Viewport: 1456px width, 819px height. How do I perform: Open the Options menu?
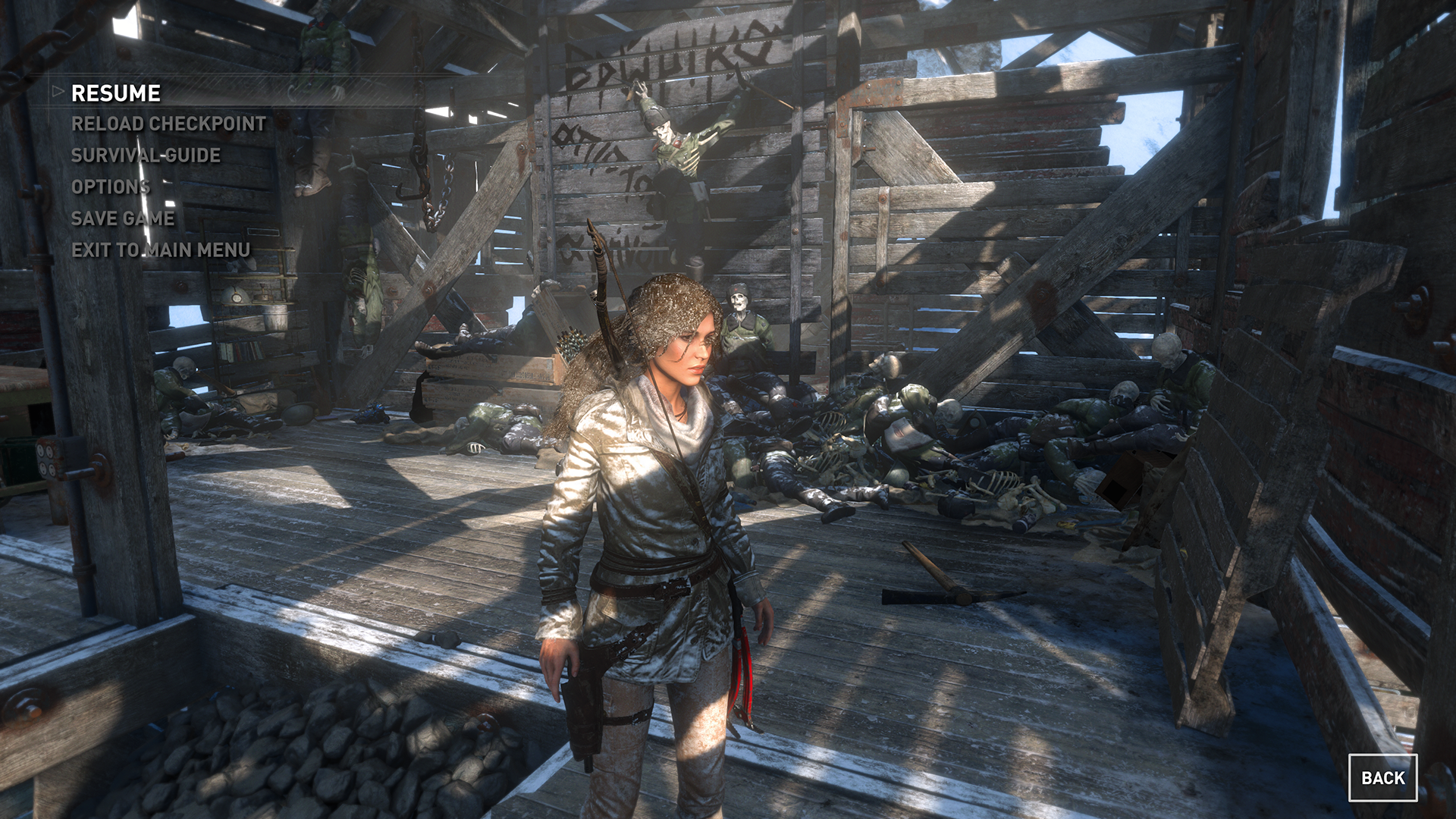(x=111, y=187)
